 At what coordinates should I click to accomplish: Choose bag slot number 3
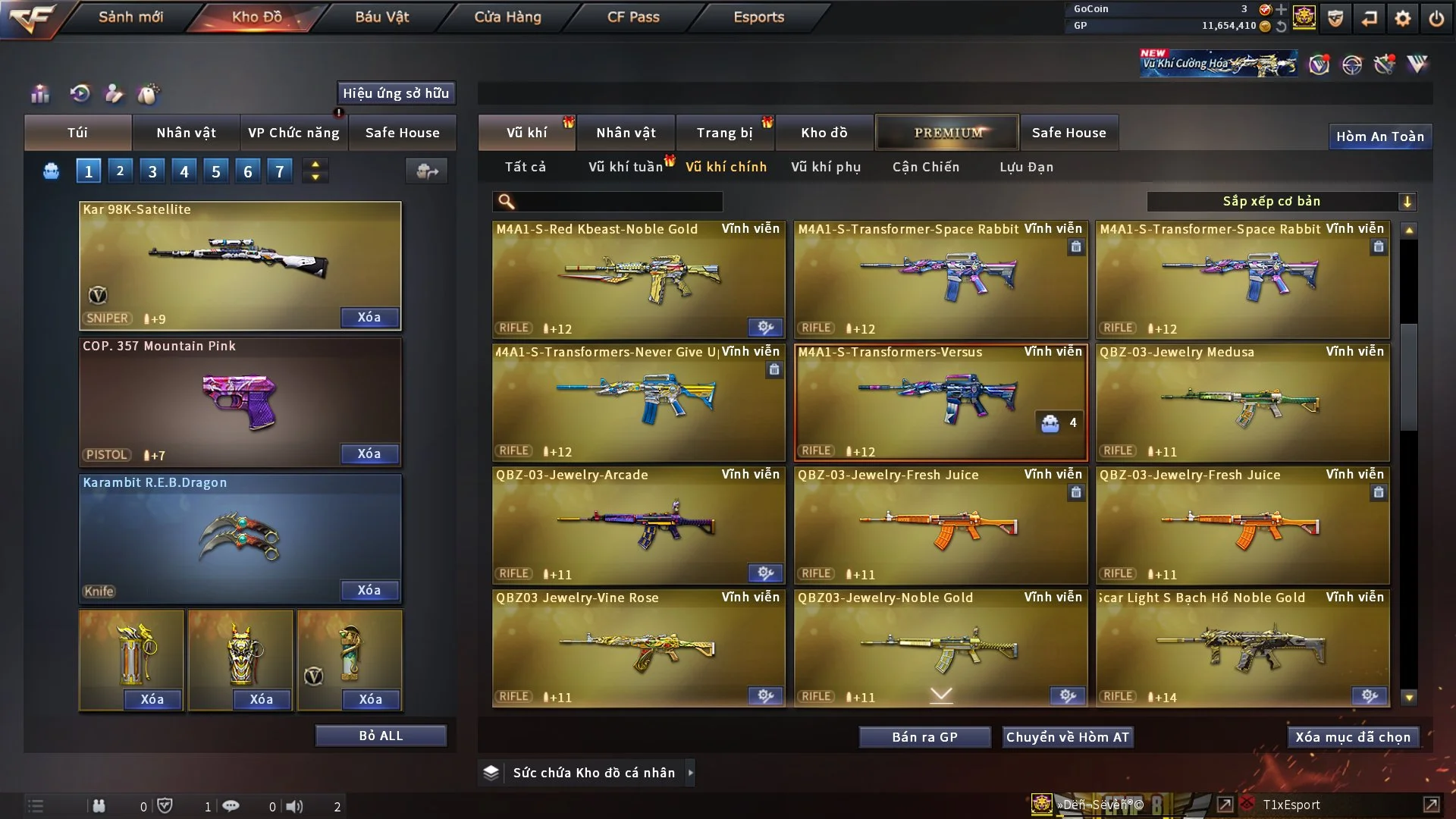click(x=152, y=171)
